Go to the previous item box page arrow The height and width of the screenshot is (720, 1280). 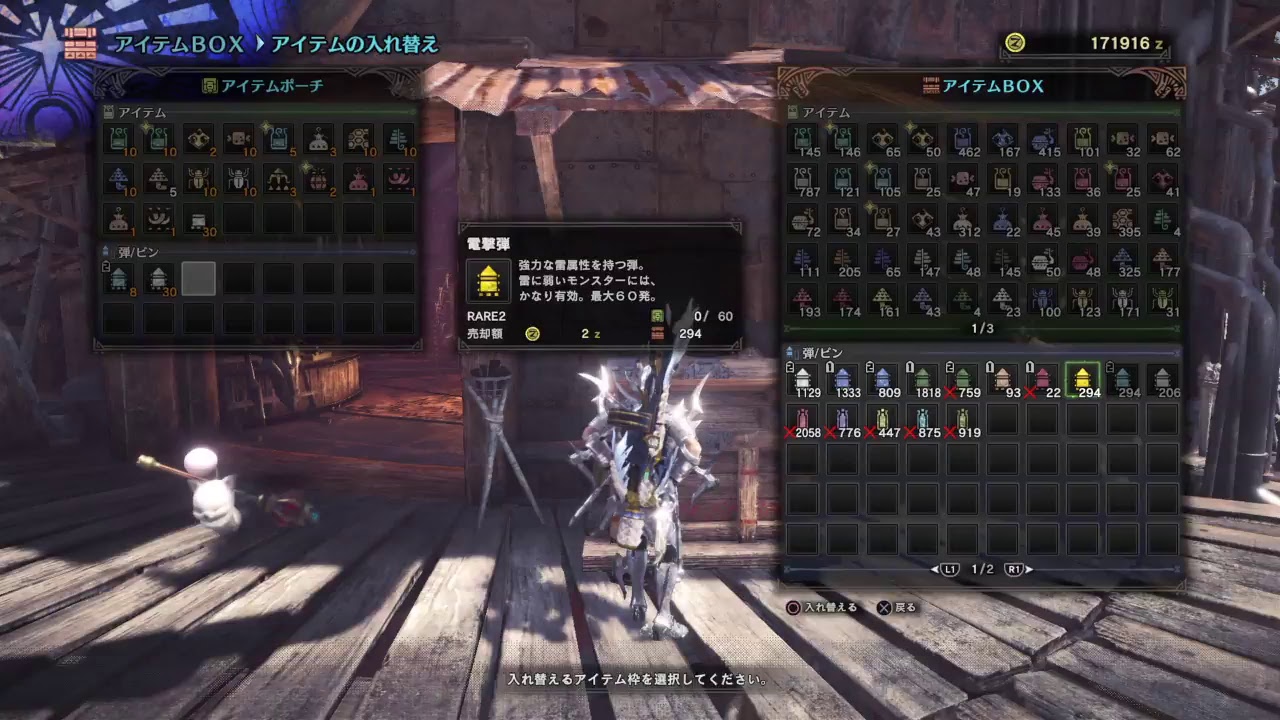(947, 569)
